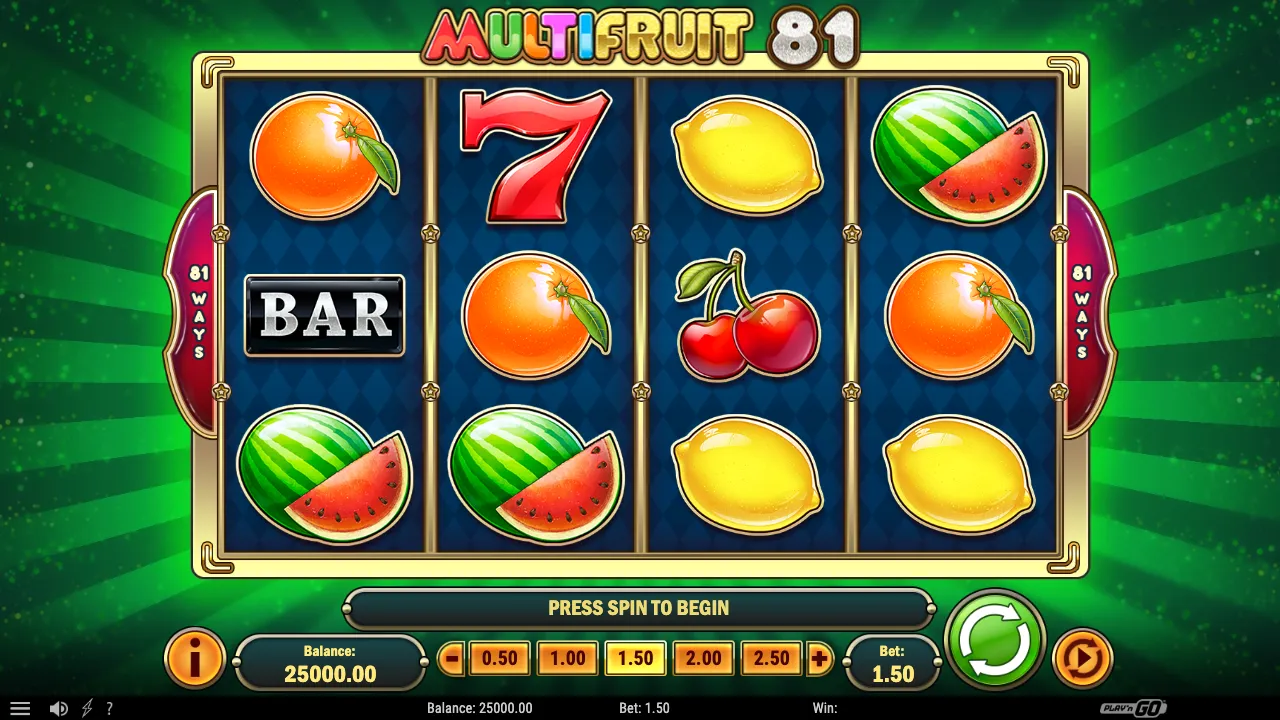Increase bet with the plus arrow
This screenshot has height=720, width=1280.
(819, 658)
